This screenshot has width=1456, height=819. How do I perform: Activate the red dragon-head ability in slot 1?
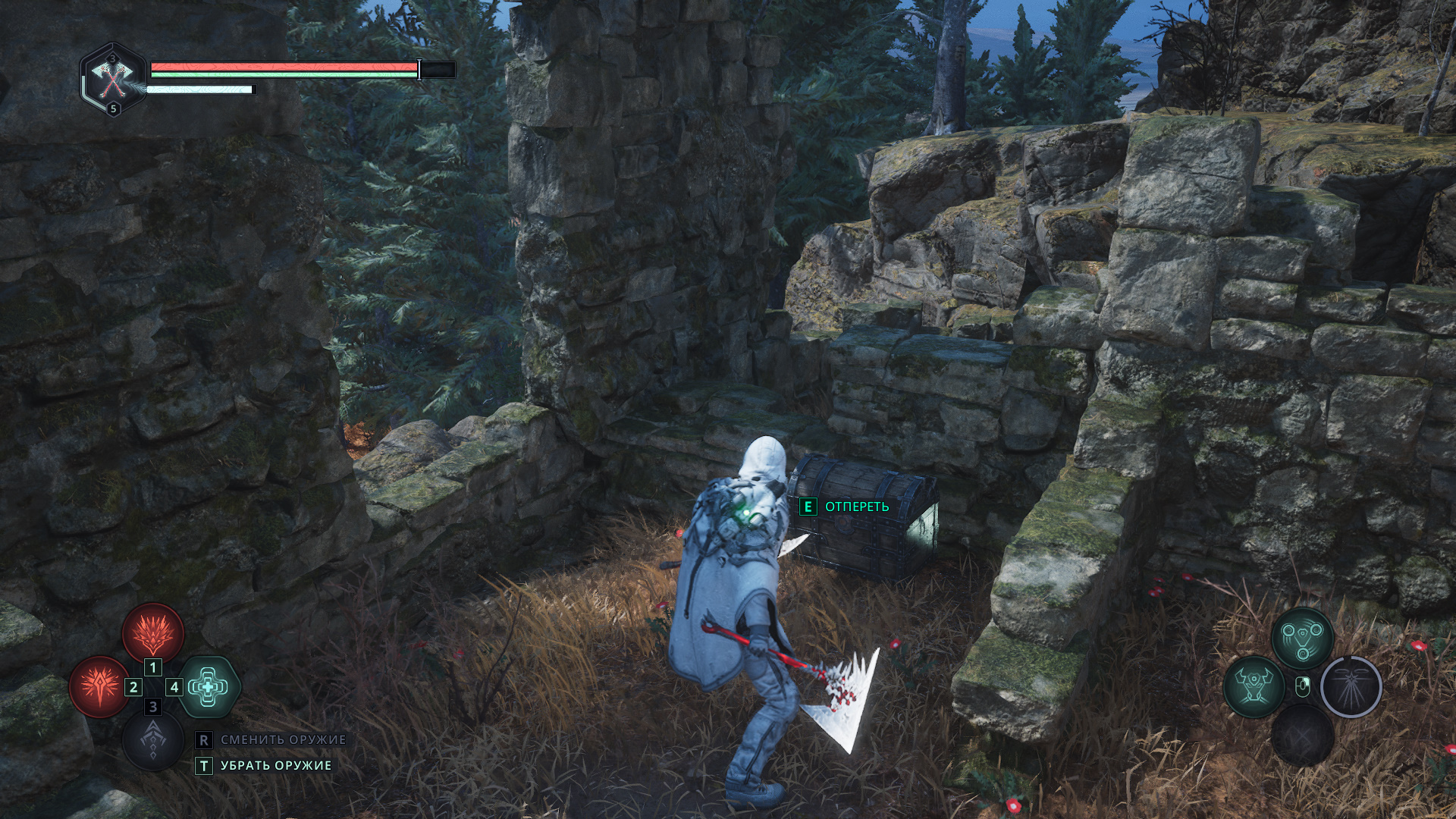(153, 632)
